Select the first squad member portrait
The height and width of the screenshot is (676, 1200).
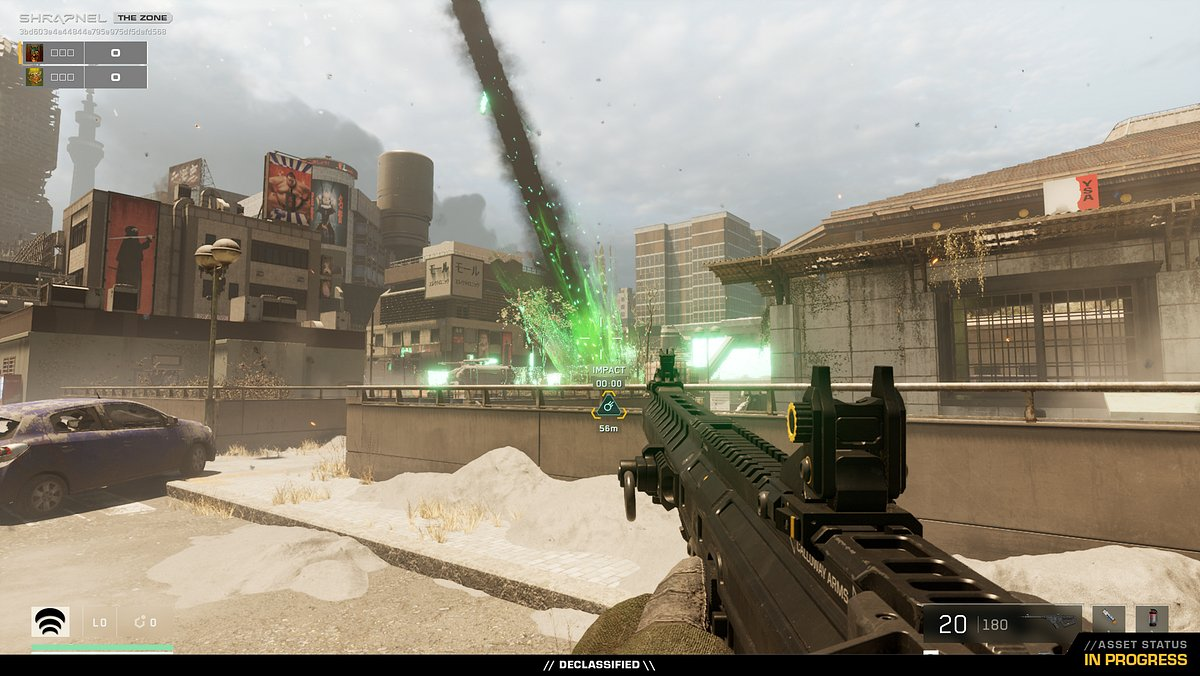coord(35,53)
